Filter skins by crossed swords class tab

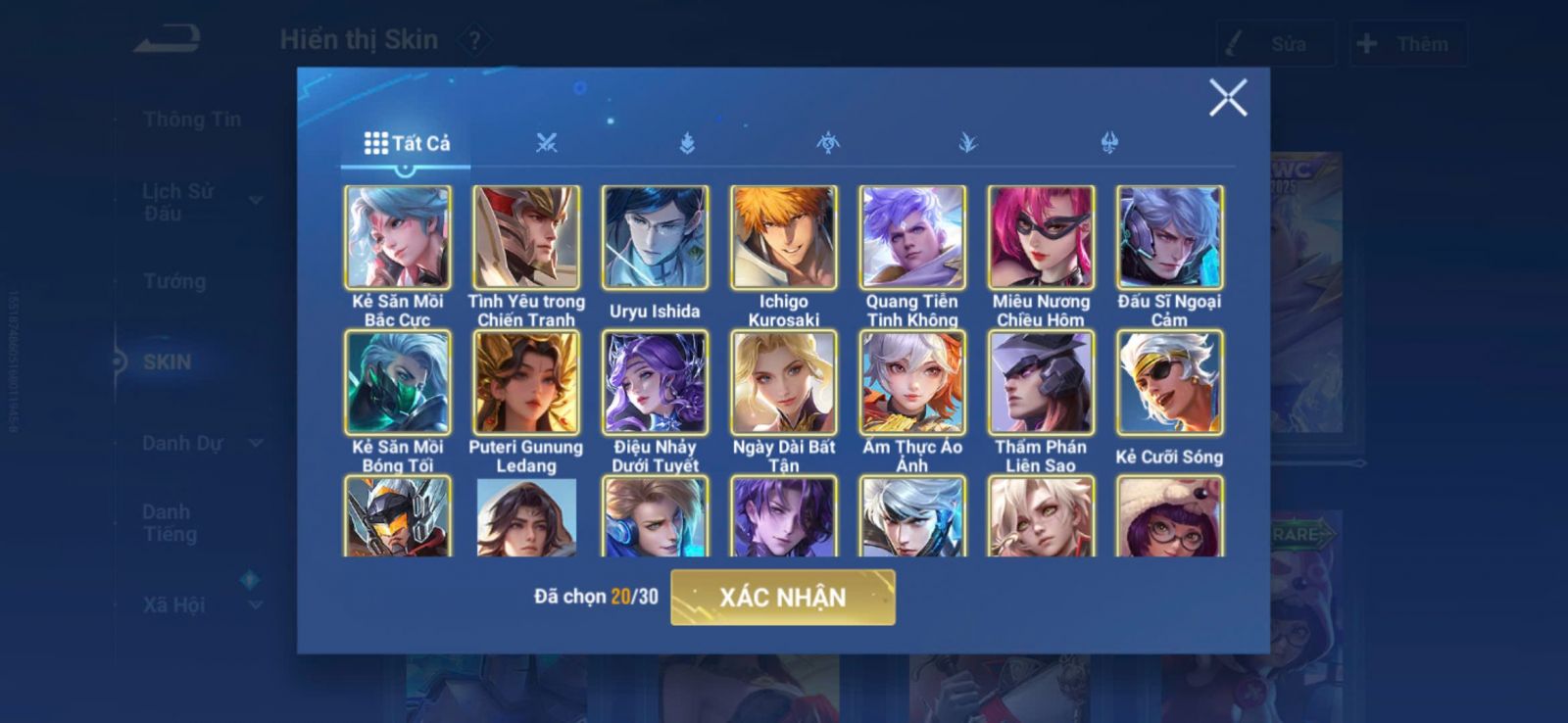(547, 143)
